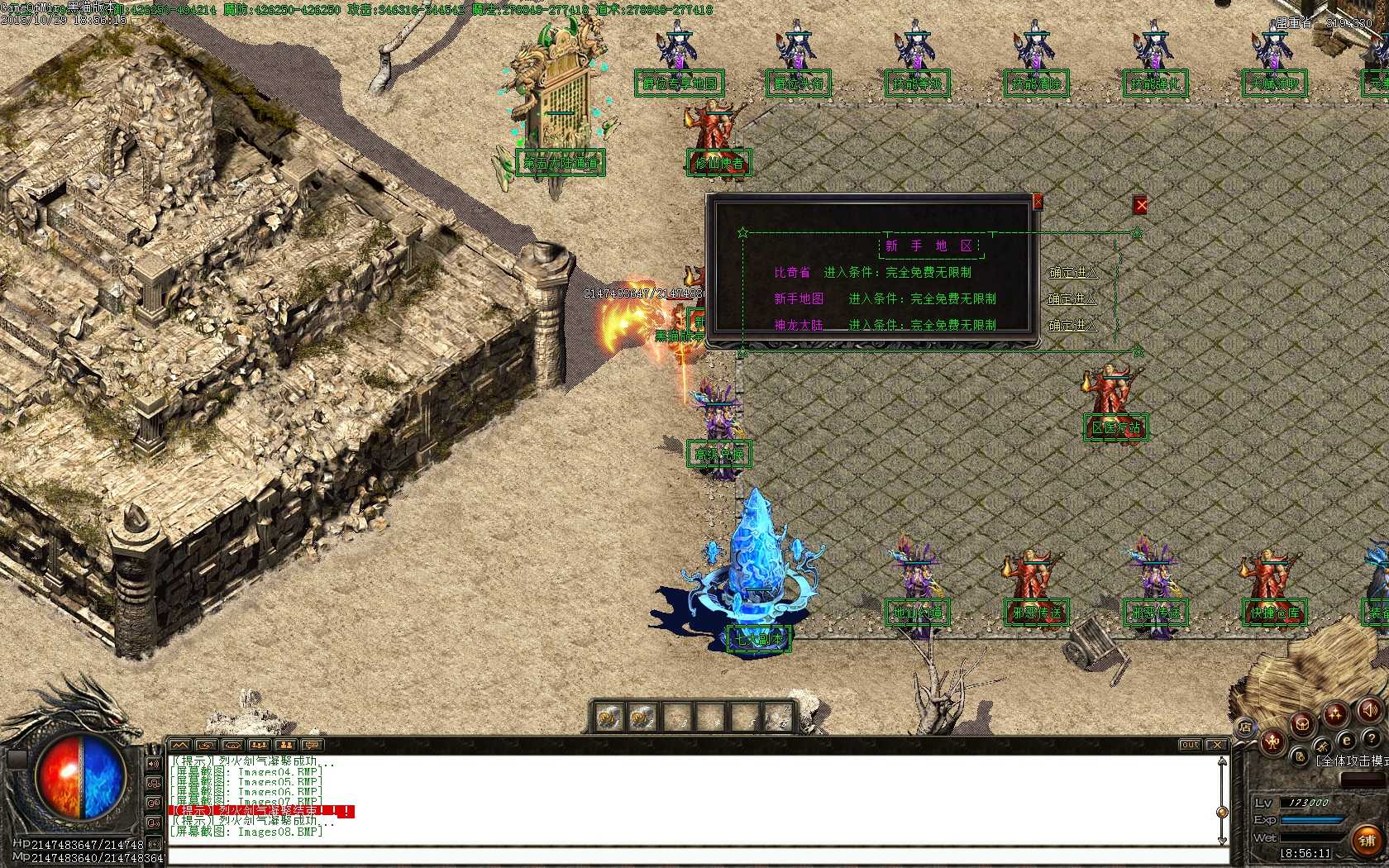Click the 'out' tab above the chat panel
1389x868 pixels.
(1191, 744)
